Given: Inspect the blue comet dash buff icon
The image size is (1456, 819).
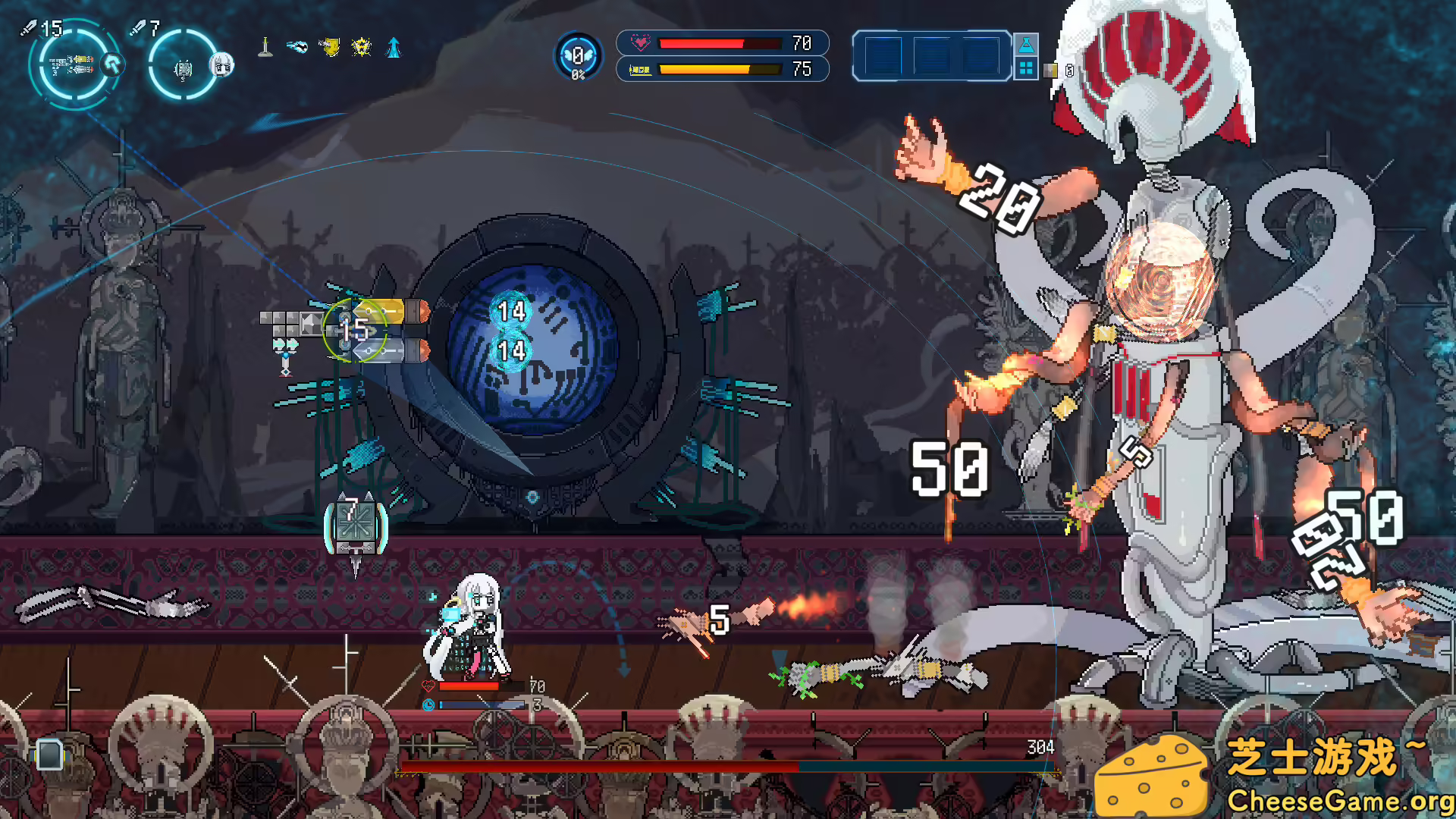Looking at the screenshot, I should [297, 48].
